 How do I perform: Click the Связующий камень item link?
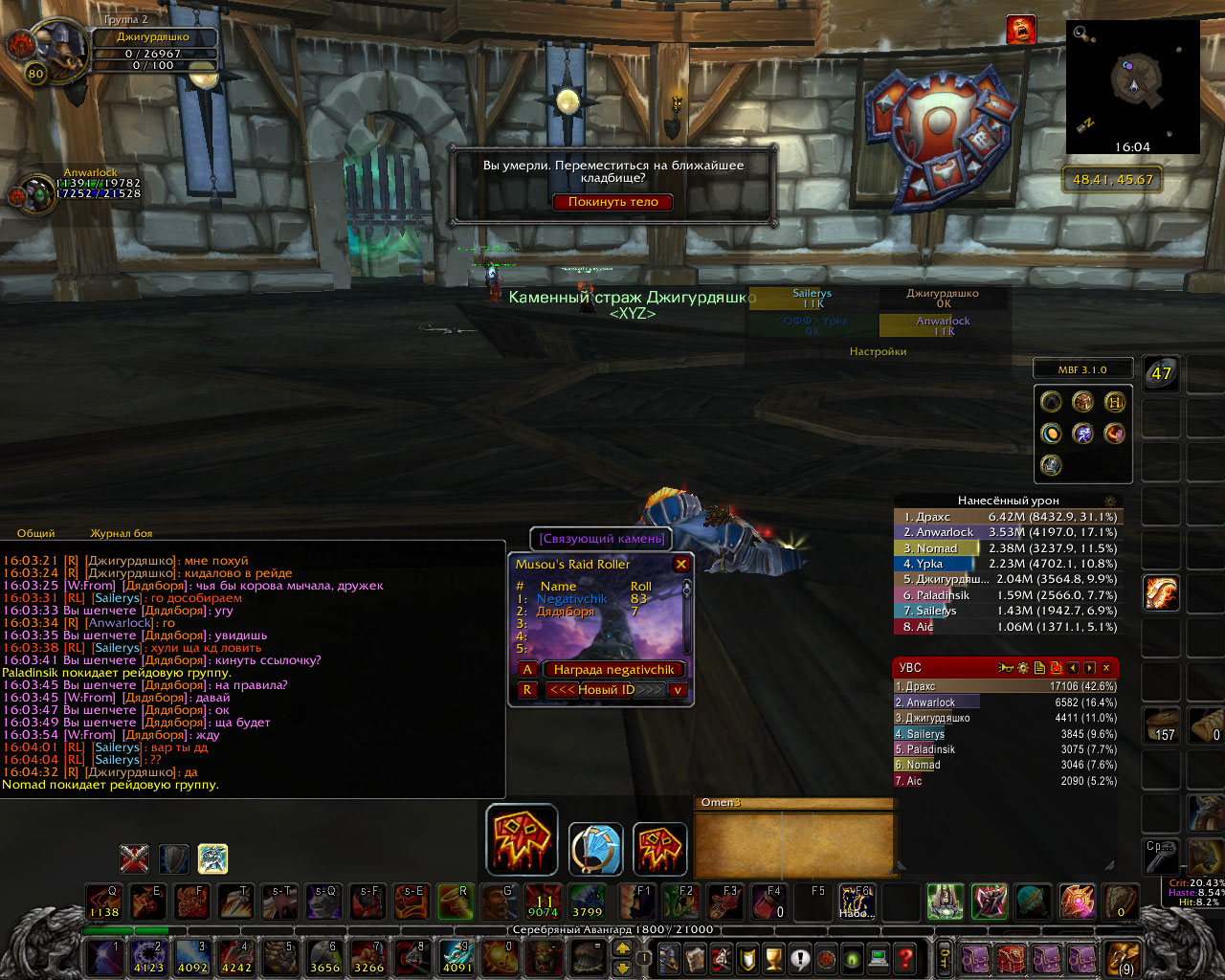(x=602, y=539)
